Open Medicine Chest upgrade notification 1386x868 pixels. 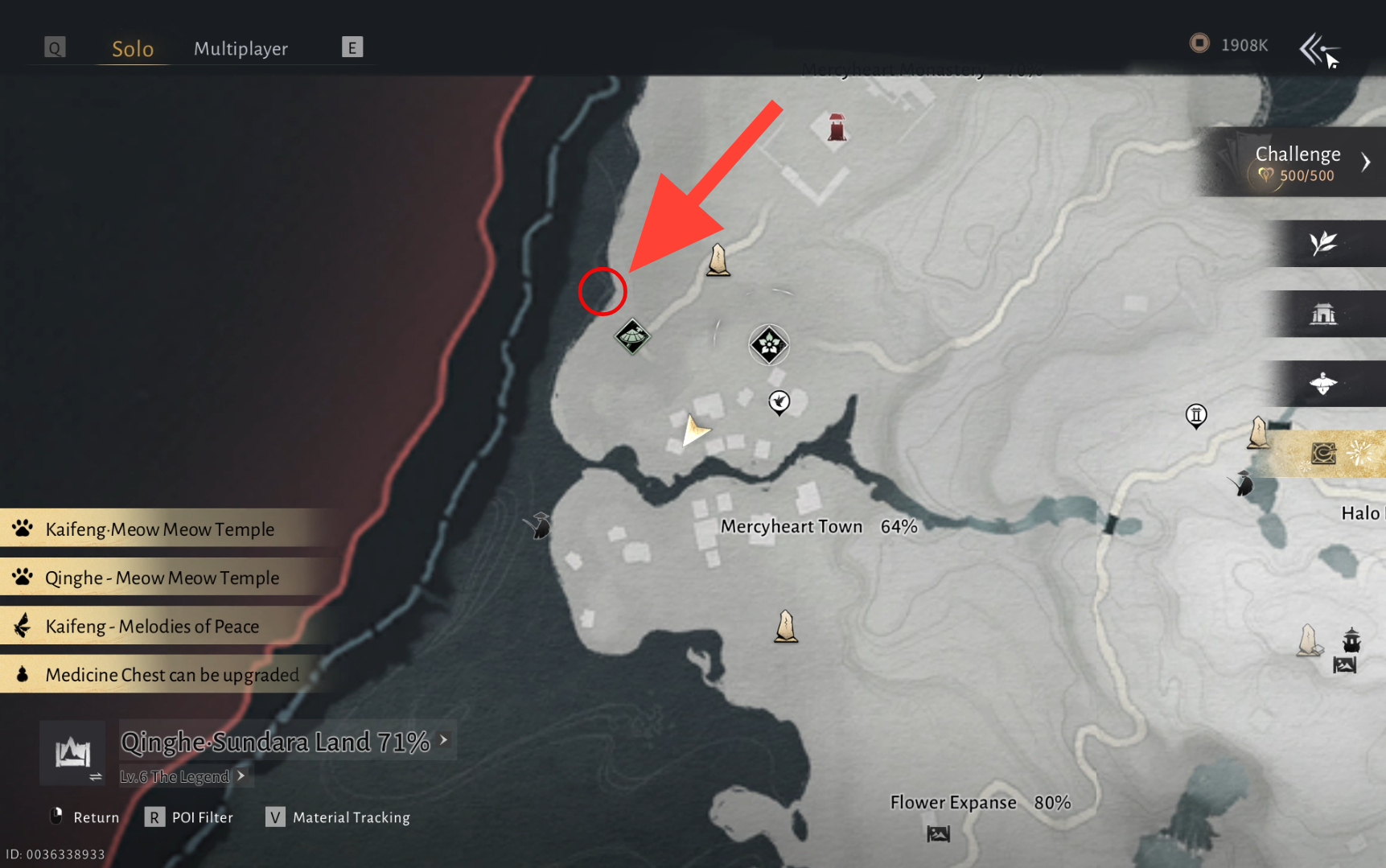point(171,674)
